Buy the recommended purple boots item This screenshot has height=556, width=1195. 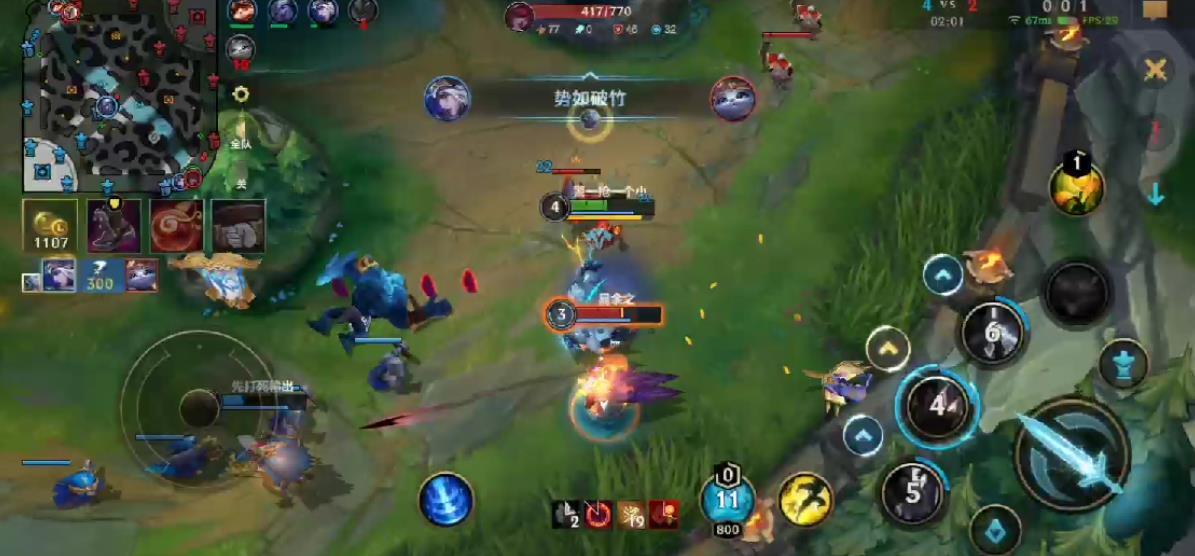coord(113,226)
